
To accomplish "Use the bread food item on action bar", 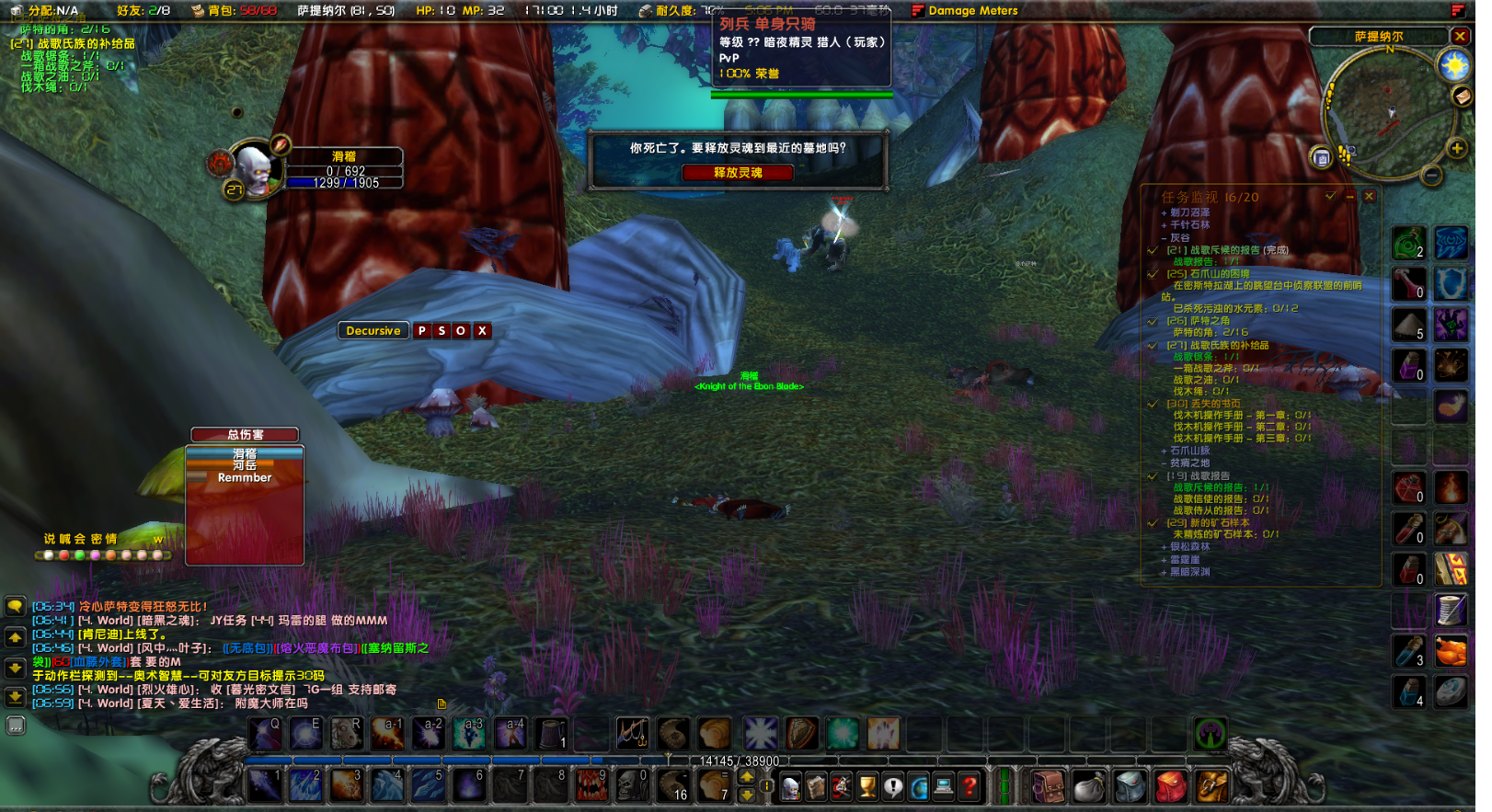I will pyautogui.click(x=714, y=734).
